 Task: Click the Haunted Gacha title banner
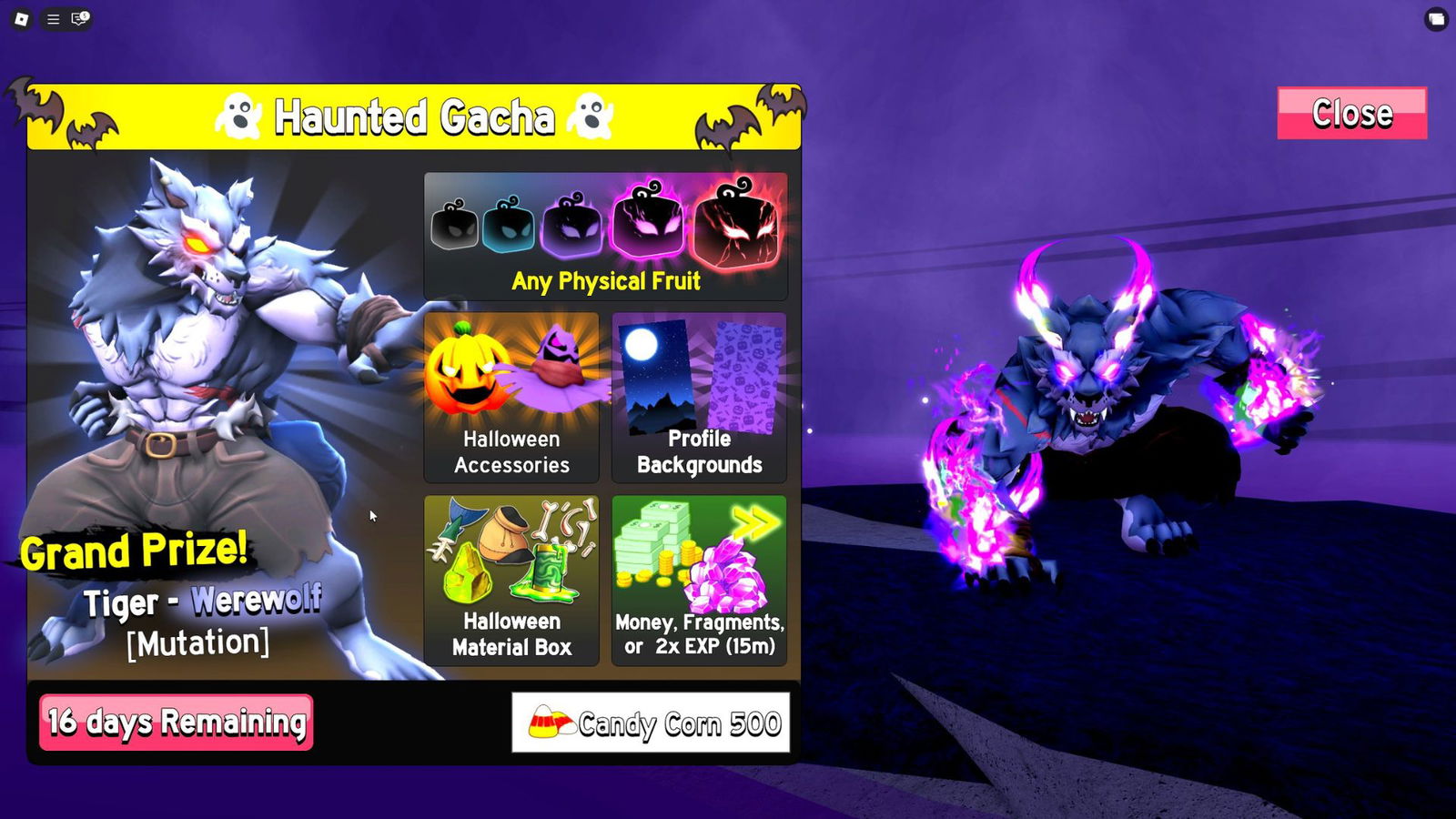[x=415, y=116]
